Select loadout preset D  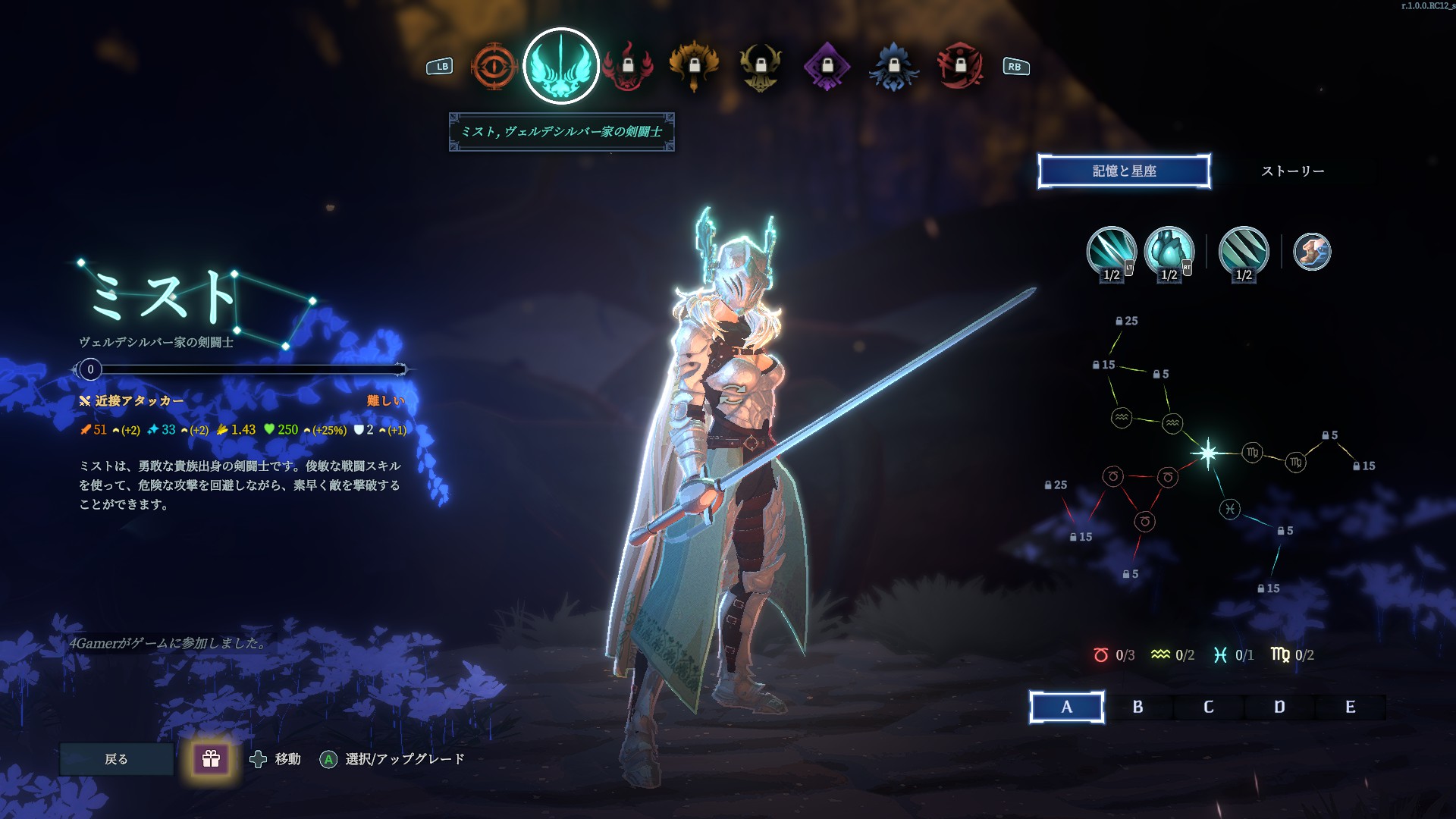1279,708
